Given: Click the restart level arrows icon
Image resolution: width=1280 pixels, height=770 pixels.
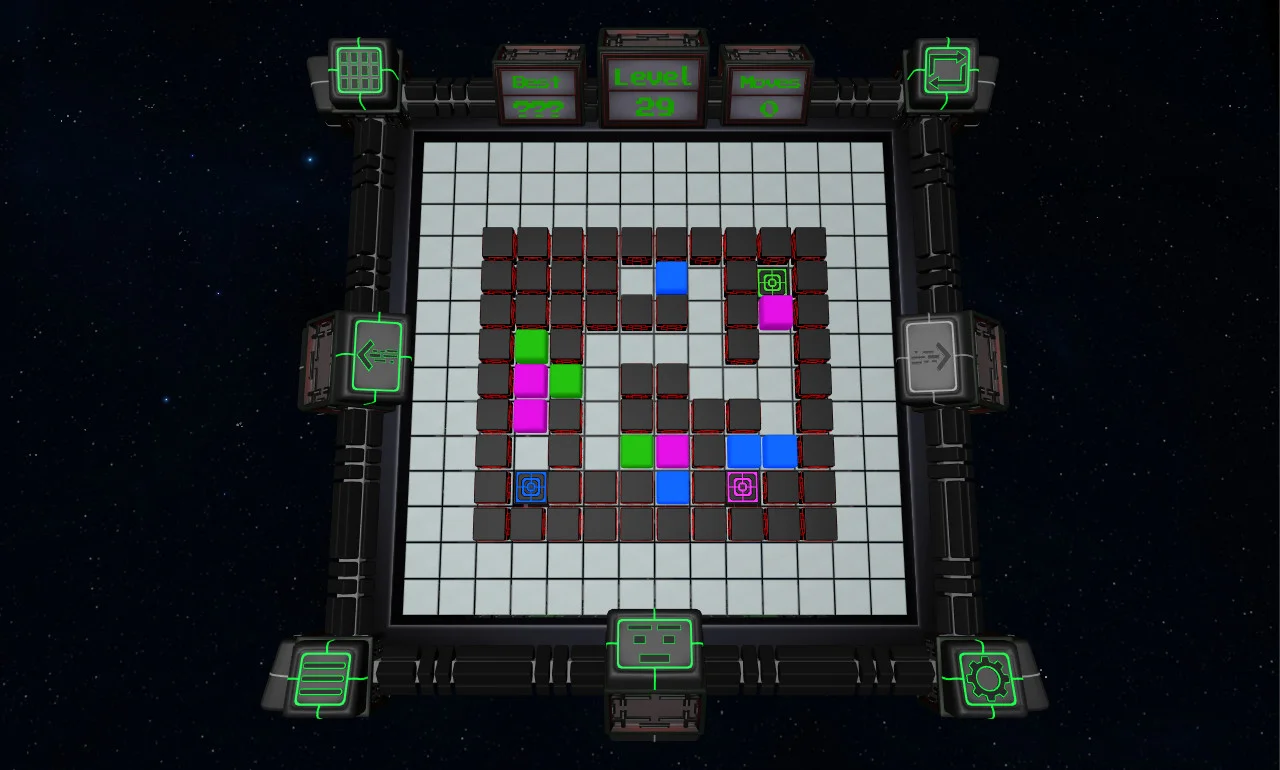Looking at the screenshot, I should (945, 70).
